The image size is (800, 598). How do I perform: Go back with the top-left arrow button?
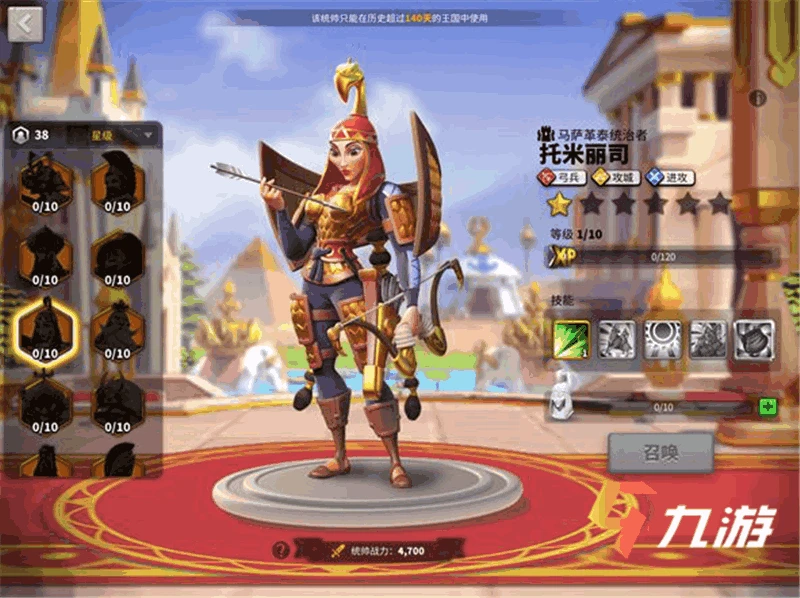point(26,22)
